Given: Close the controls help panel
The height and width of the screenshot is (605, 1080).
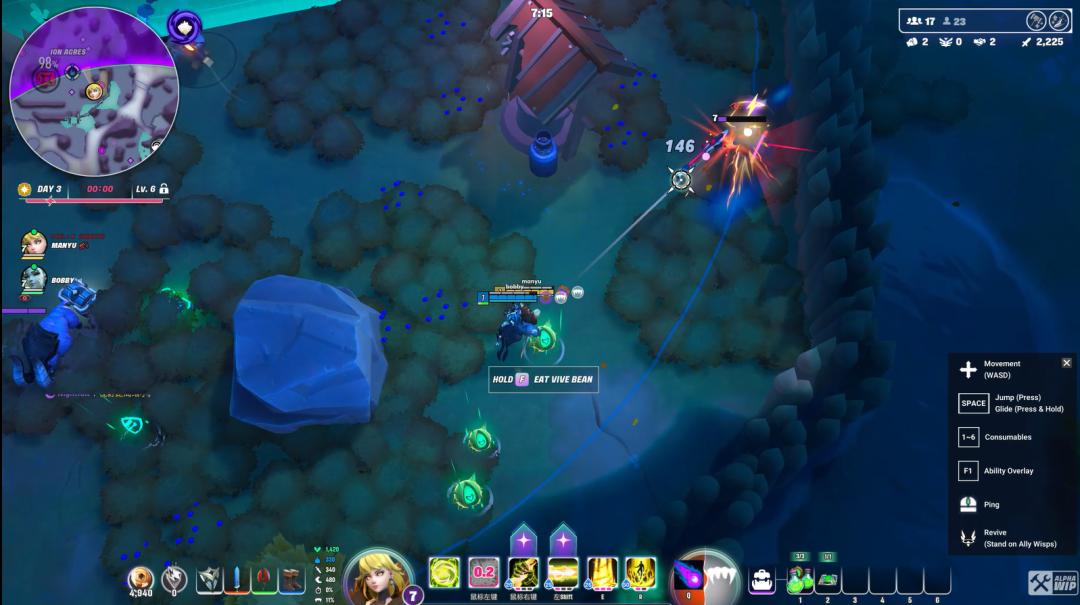Looking at the screenshot, I should pyautogui.click(x=1066, y=363).
